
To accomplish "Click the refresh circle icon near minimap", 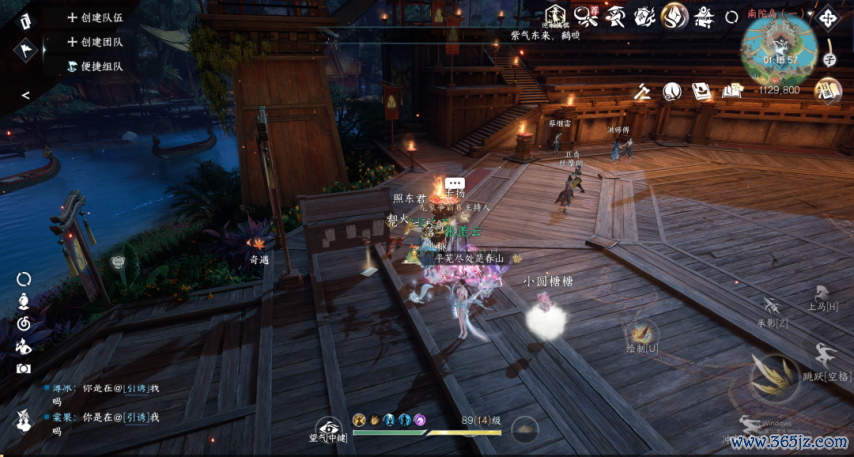I will (x=731, y=17).
